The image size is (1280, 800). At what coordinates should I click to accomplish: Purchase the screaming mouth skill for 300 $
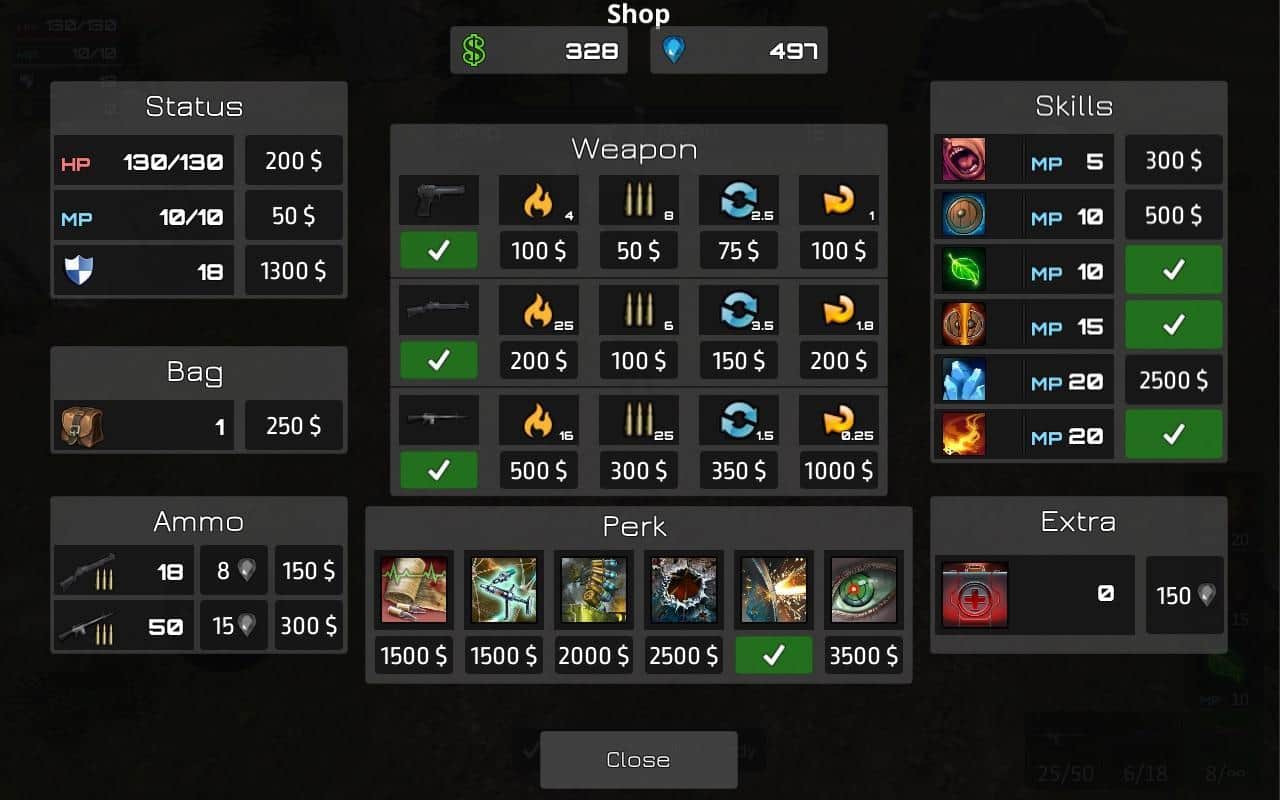1174,161
